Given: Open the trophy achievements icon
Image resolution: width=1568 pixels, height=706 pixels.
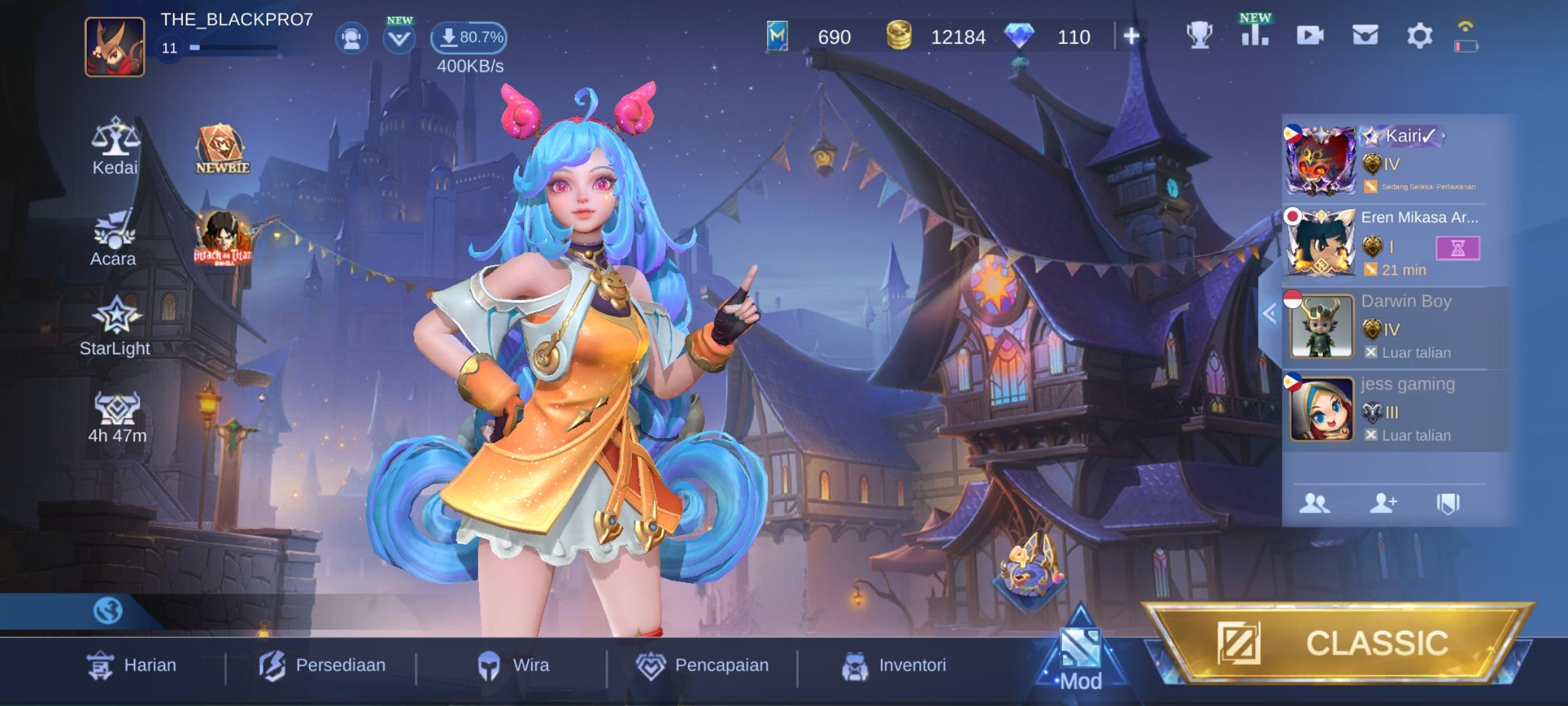Looking at the screenshot, I should pyautogui.click(x=1201, y=37).
